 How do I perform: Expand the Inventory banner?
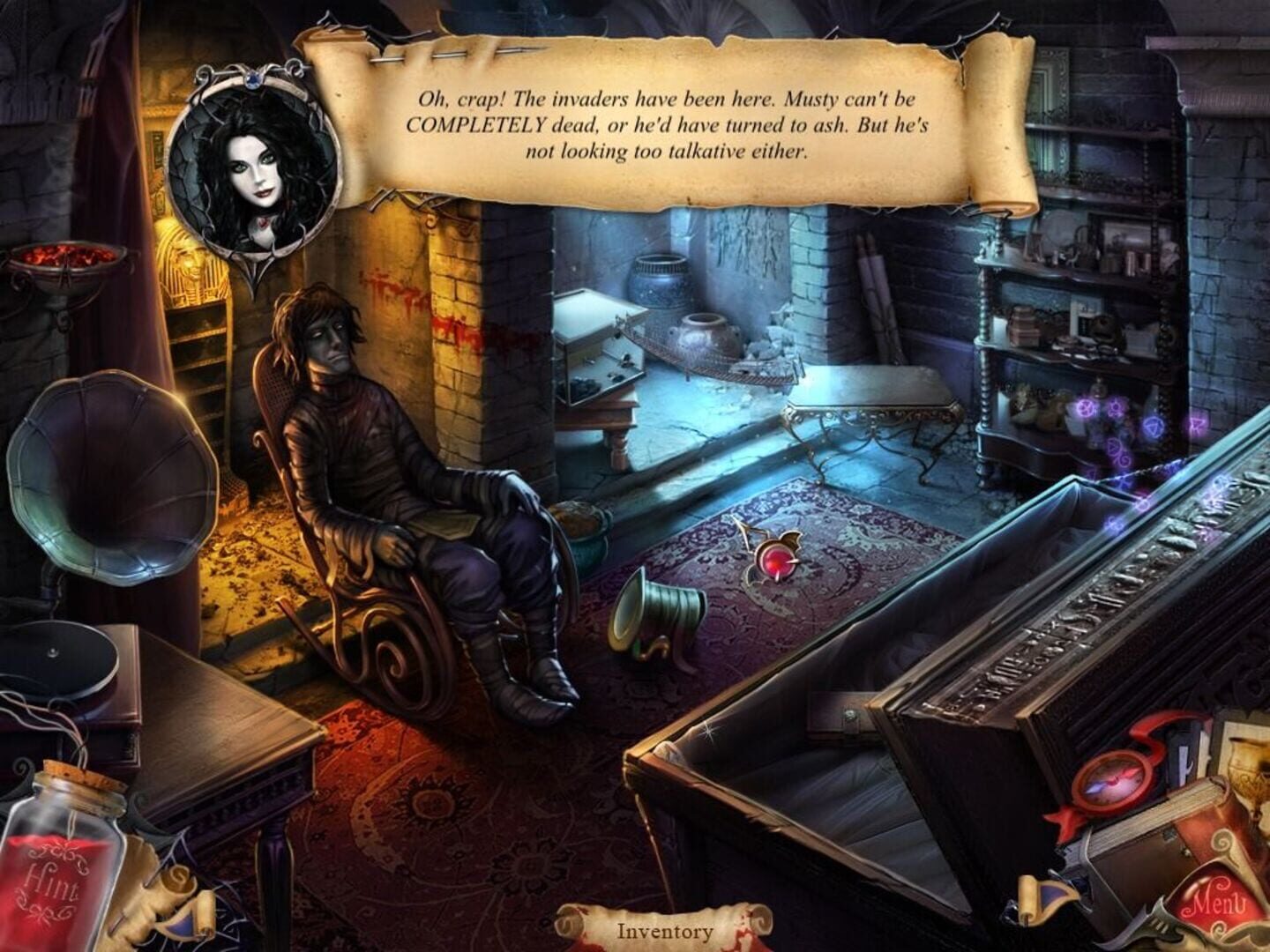[664, 928]
